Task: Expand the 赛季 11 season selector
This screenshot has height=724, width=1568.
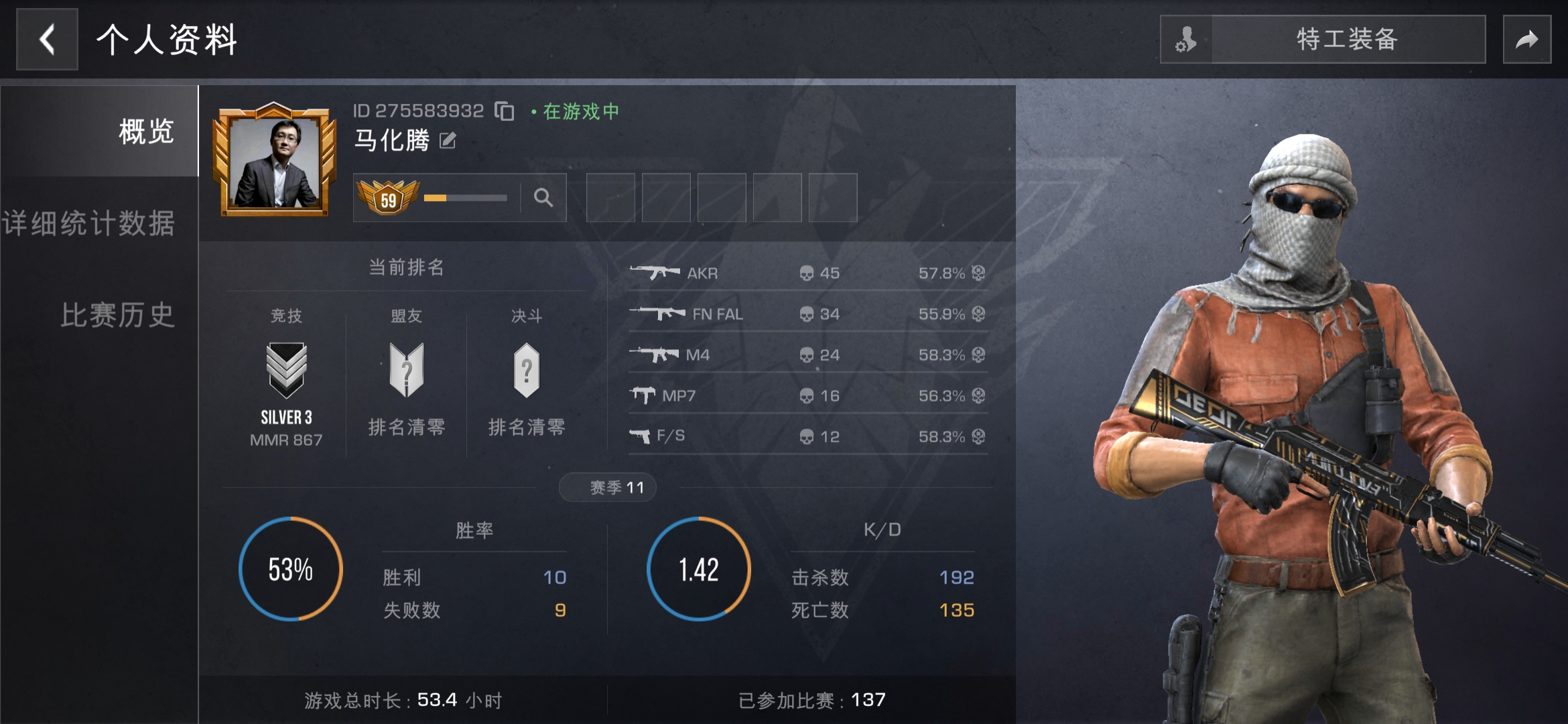Action: (607, 487)
